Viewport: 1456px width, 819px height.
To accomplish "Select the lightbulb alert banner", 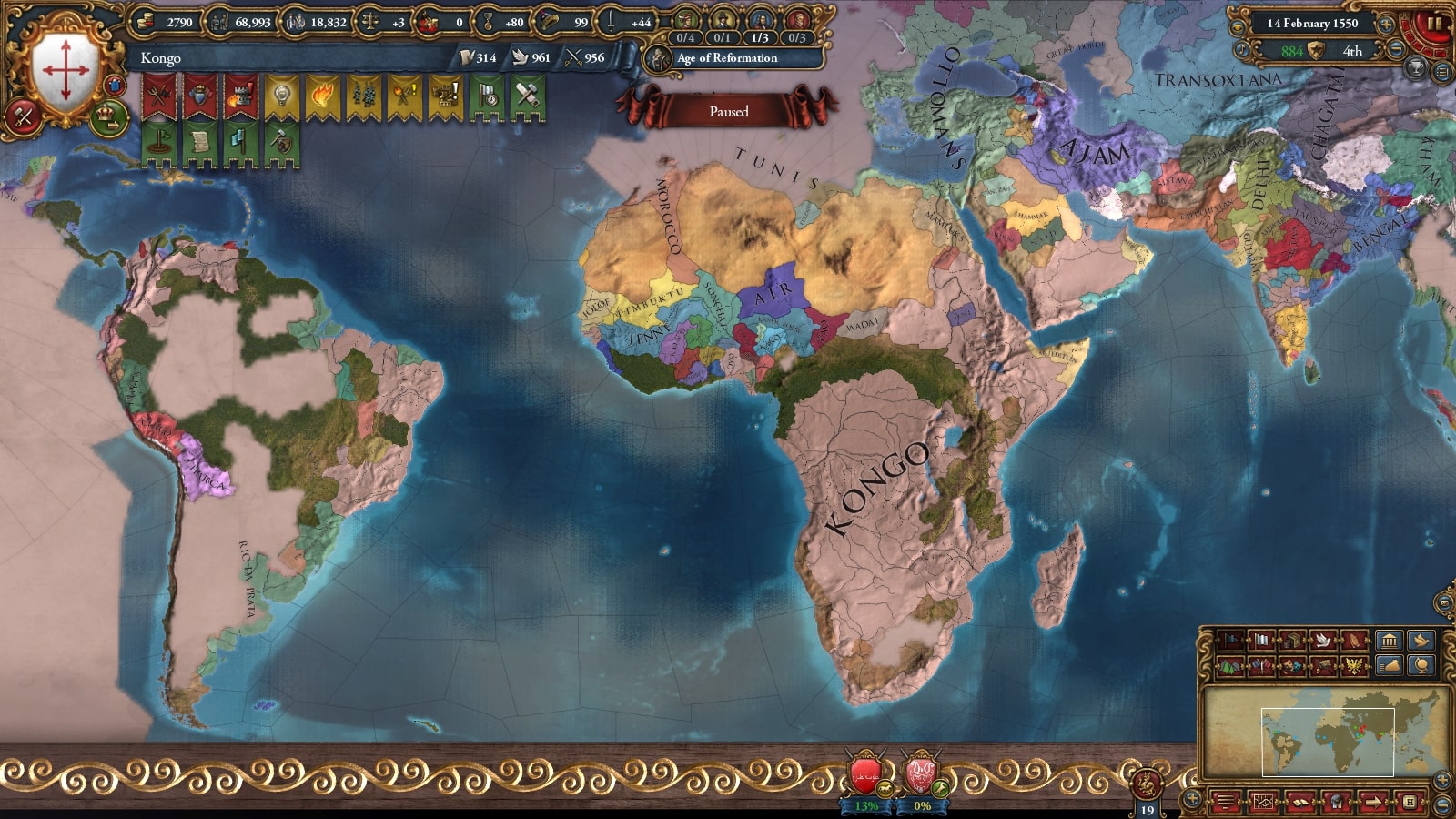I will pyautogui.click(x=281, y=96).
